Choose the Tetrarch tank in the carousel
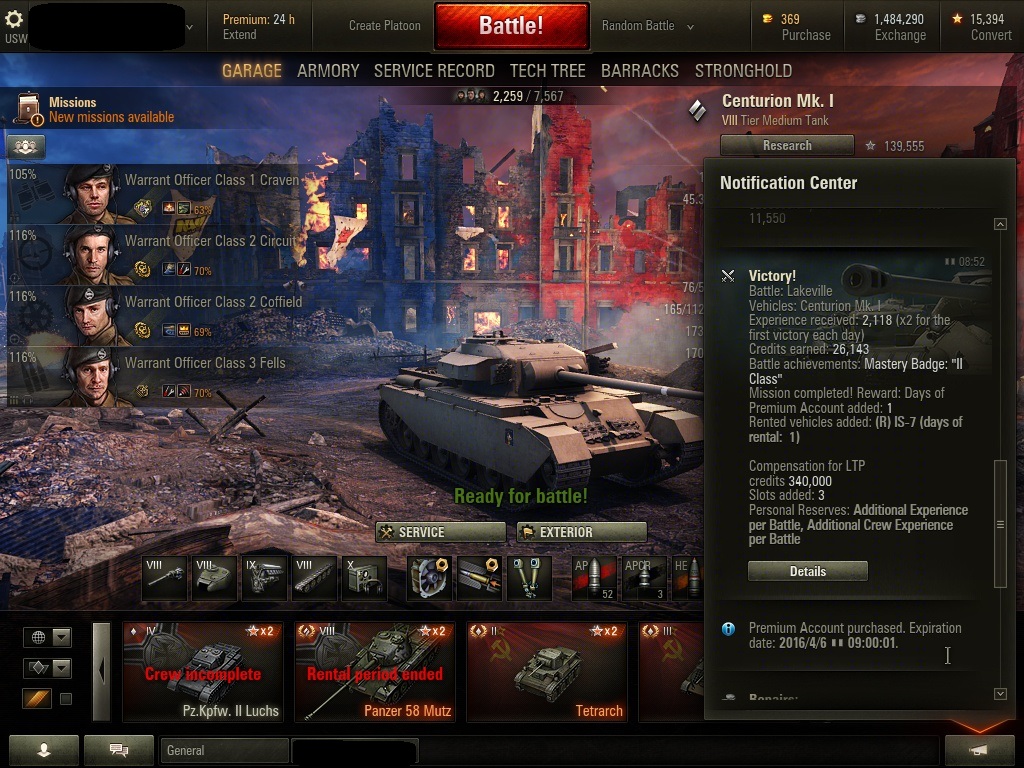This screenshot has width=1024, height=768. click(548, 671)
